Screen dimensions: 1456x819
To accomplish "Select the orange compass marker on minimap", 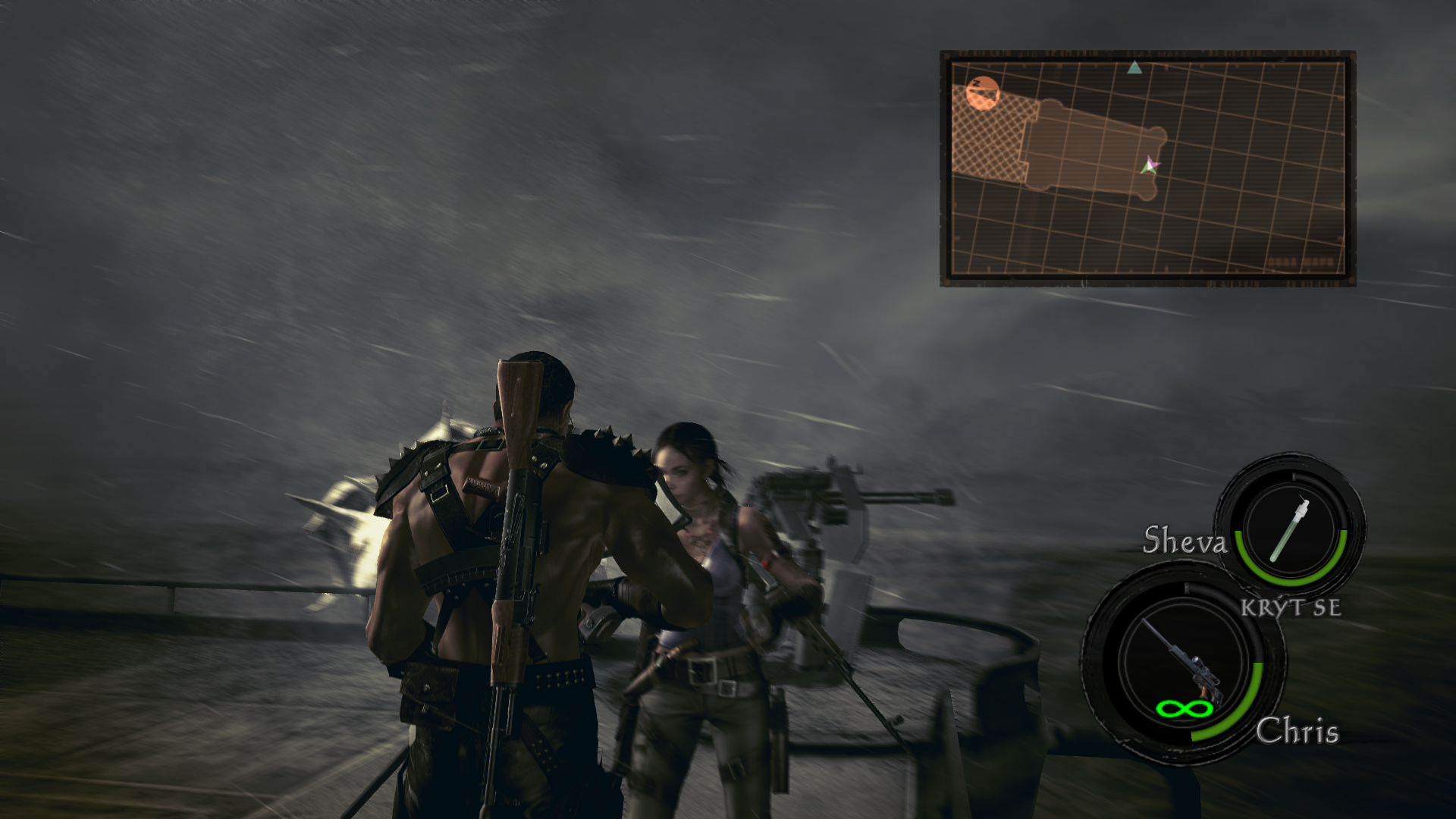I will (x=983, y=94).
